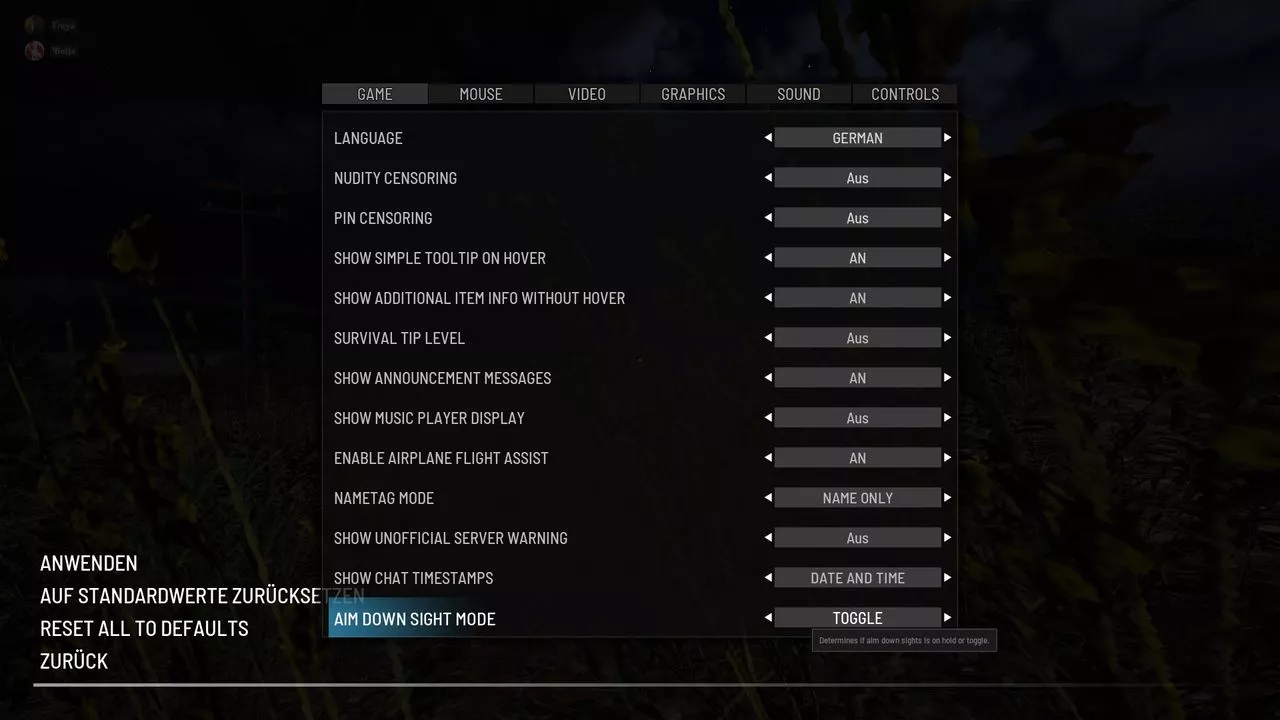Image resolution: width=1280 pixels, height=720 pixels.
Task: Change Nametag Mode using the right arrow
Action: tap(947, 498)
